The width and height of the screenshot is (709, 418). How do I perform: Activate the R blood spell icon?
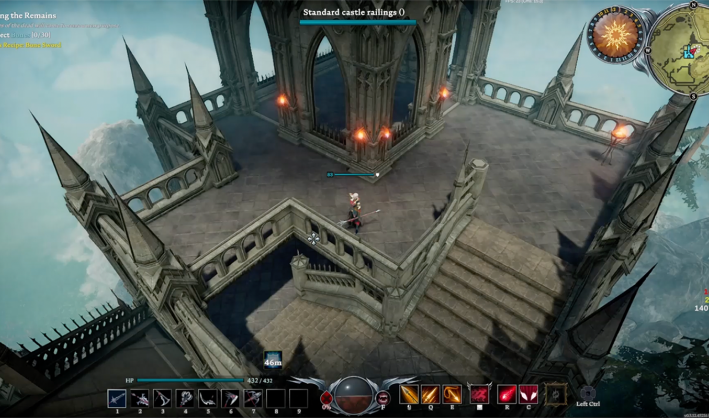coord(507,394)
